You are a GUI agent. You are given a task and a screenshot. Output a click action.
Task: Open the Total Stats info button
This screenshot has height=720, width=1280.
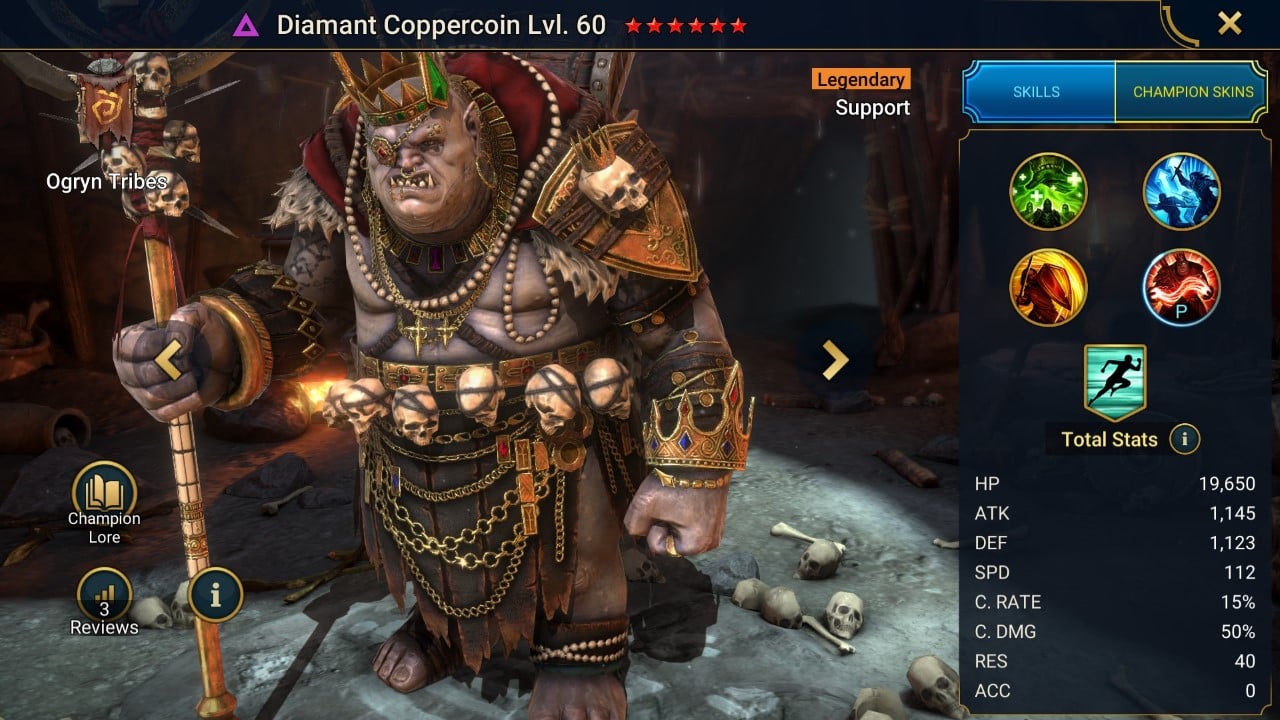(1184, 439)
